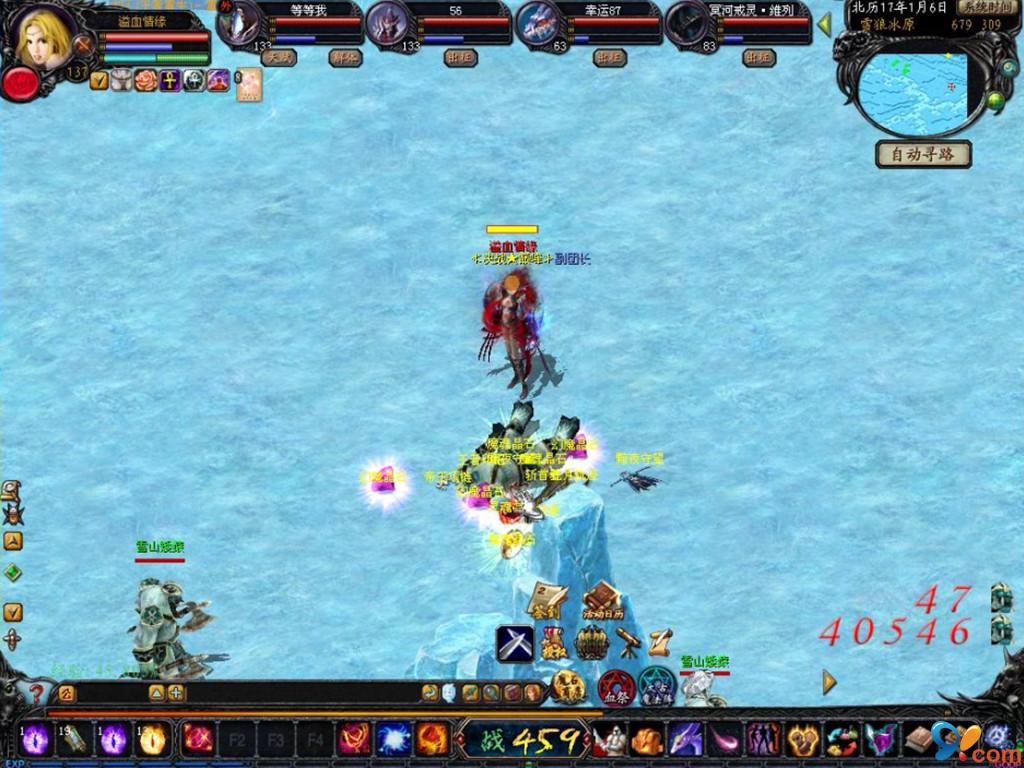Click the 天赋 talent button

pos(278,58)
